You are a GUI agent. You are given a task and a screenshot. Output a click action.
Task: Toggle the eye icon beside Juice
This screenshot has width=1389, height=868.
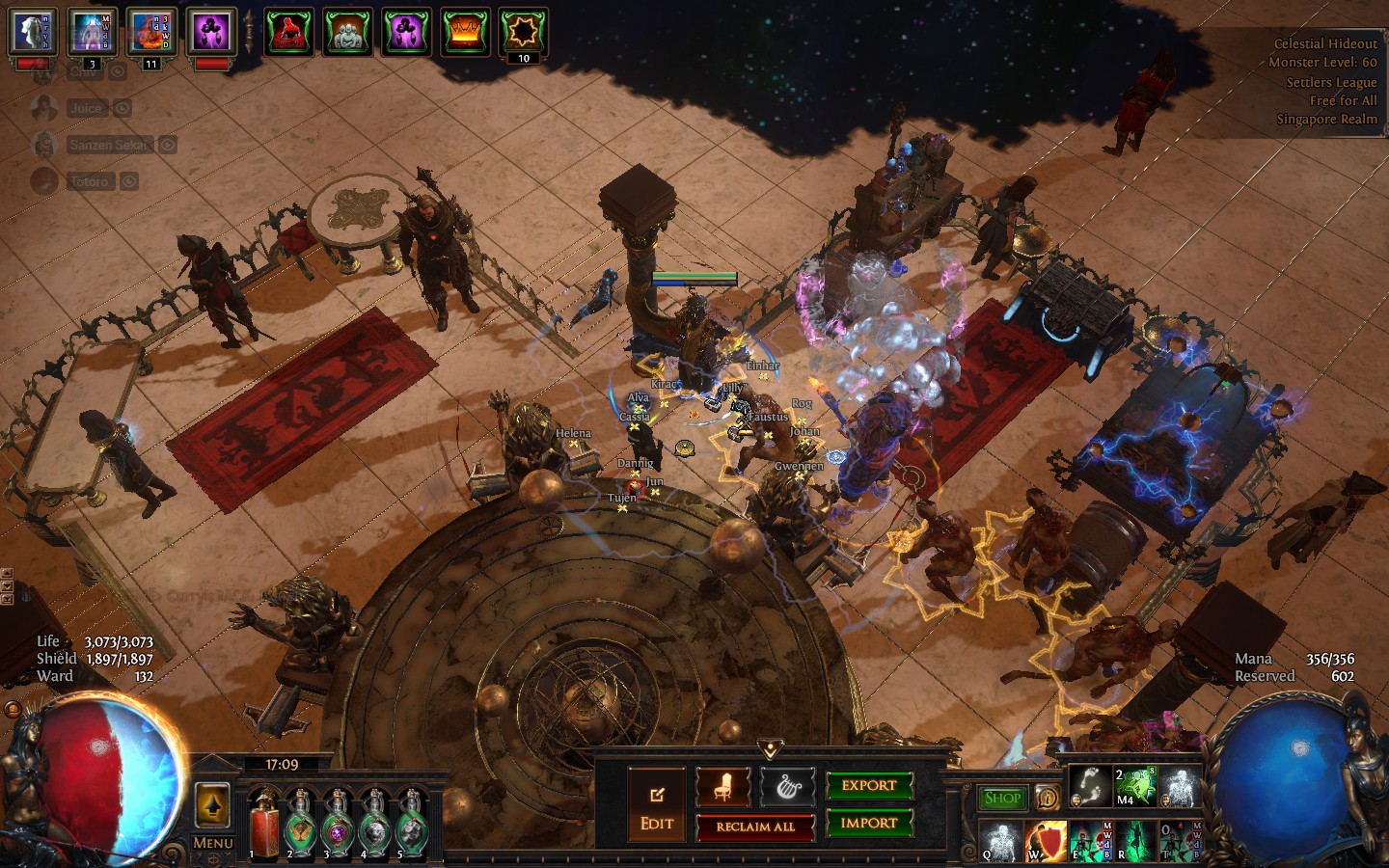coord(123,108)
